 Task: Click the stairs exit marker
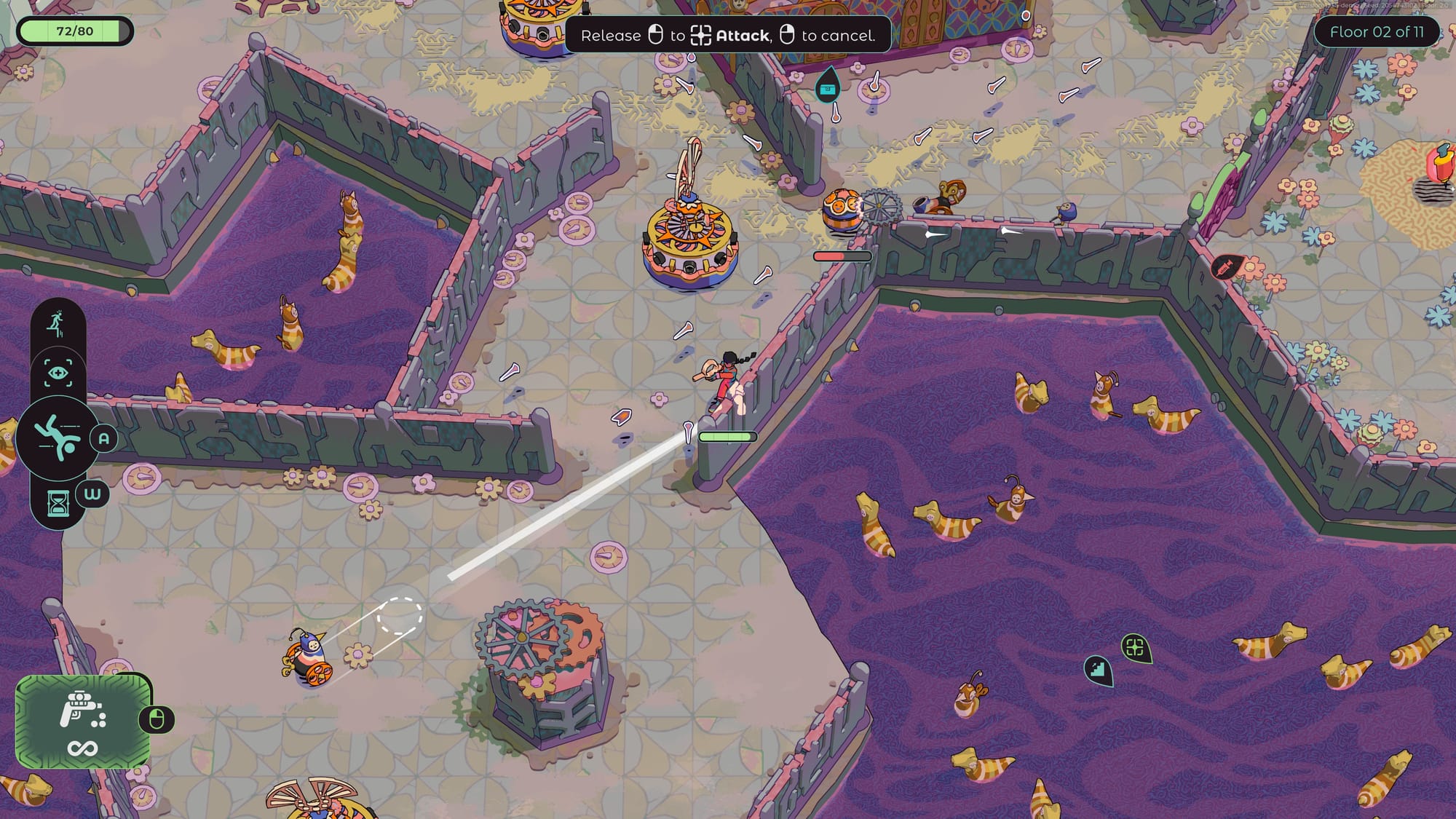coord(1098,668)
